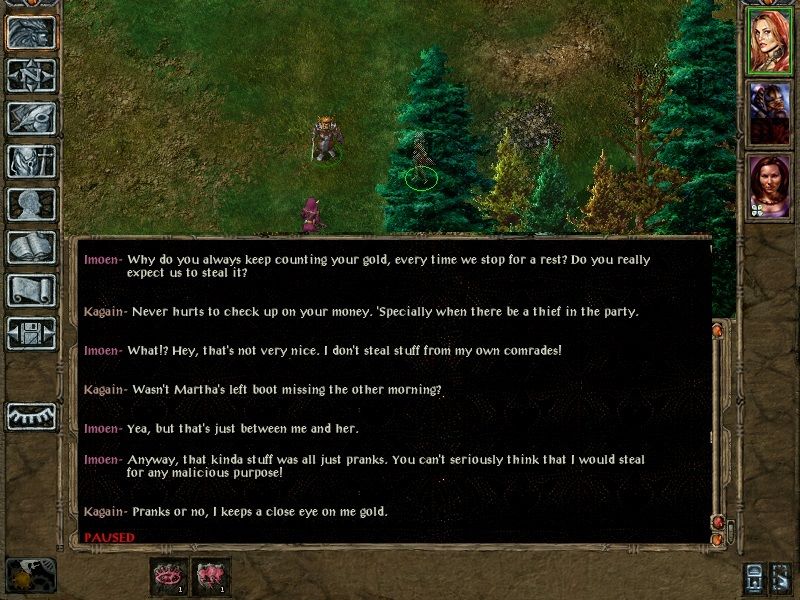Choose the brown-haired woman's portrait
Screen dimensions: 800x600
(770, 184)
